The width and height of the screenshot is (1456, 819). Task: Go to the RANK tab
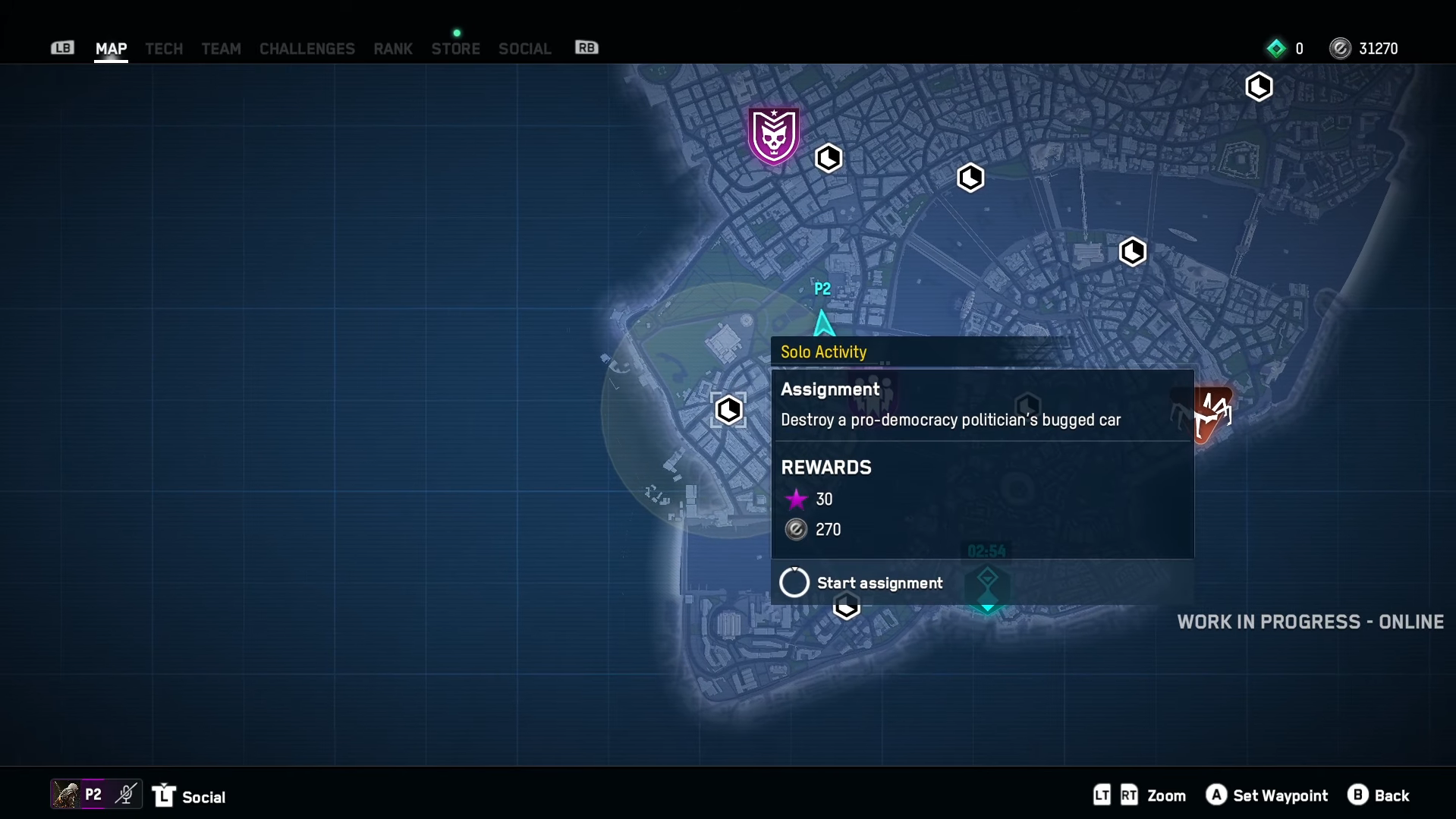pyautogui.click(x=392, y=49)
